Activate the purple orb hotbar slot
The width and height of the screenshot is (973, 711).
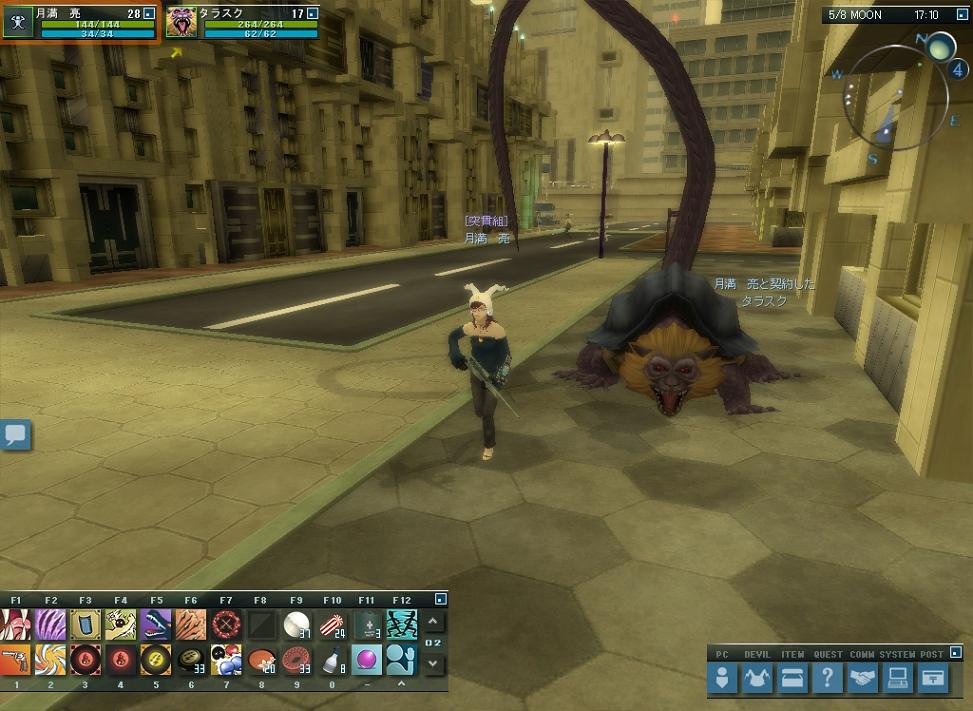[366, 659]
